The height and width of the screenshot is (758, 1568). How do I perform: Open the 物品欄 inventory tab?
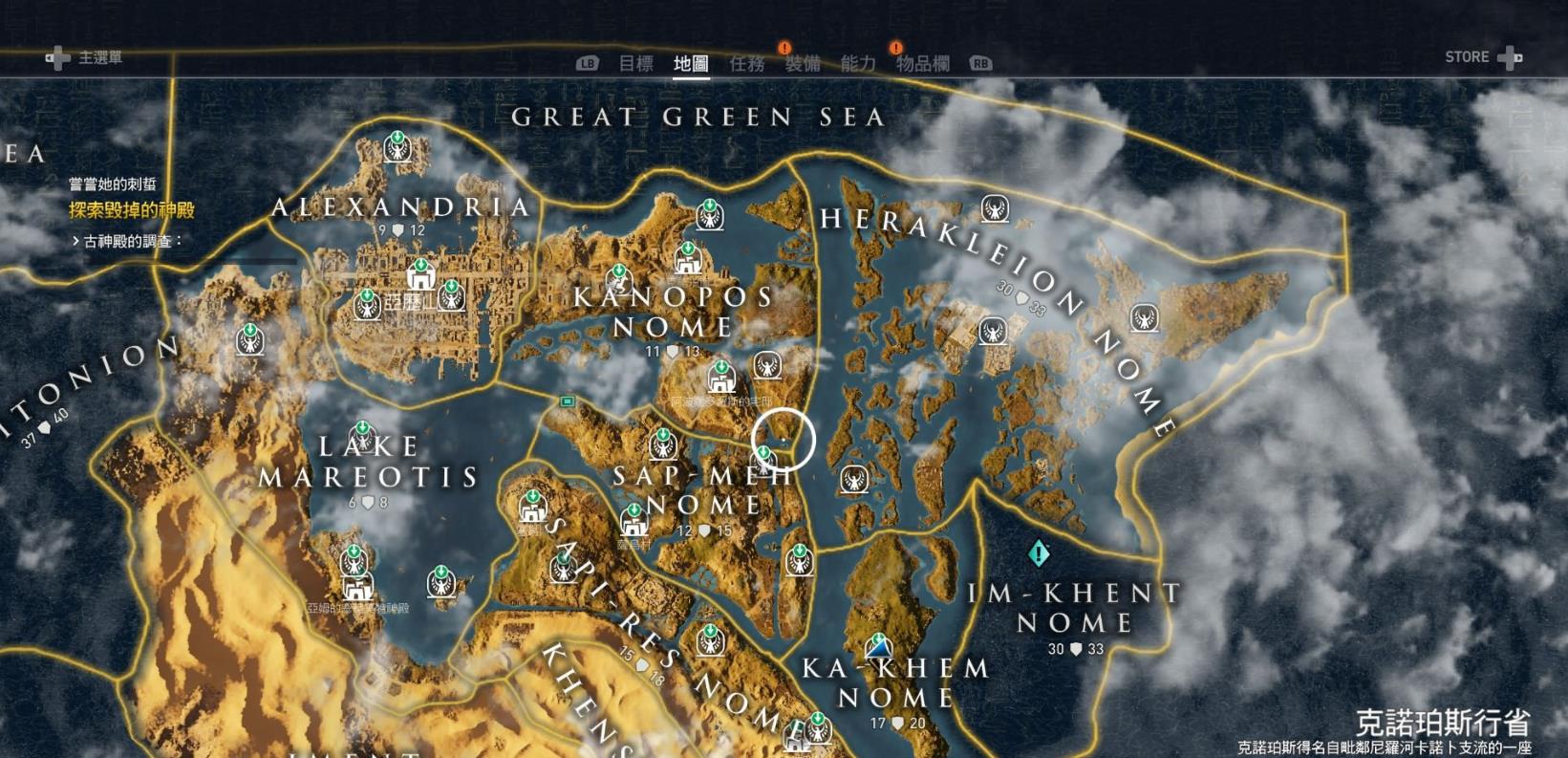click(x=922, y=64)
